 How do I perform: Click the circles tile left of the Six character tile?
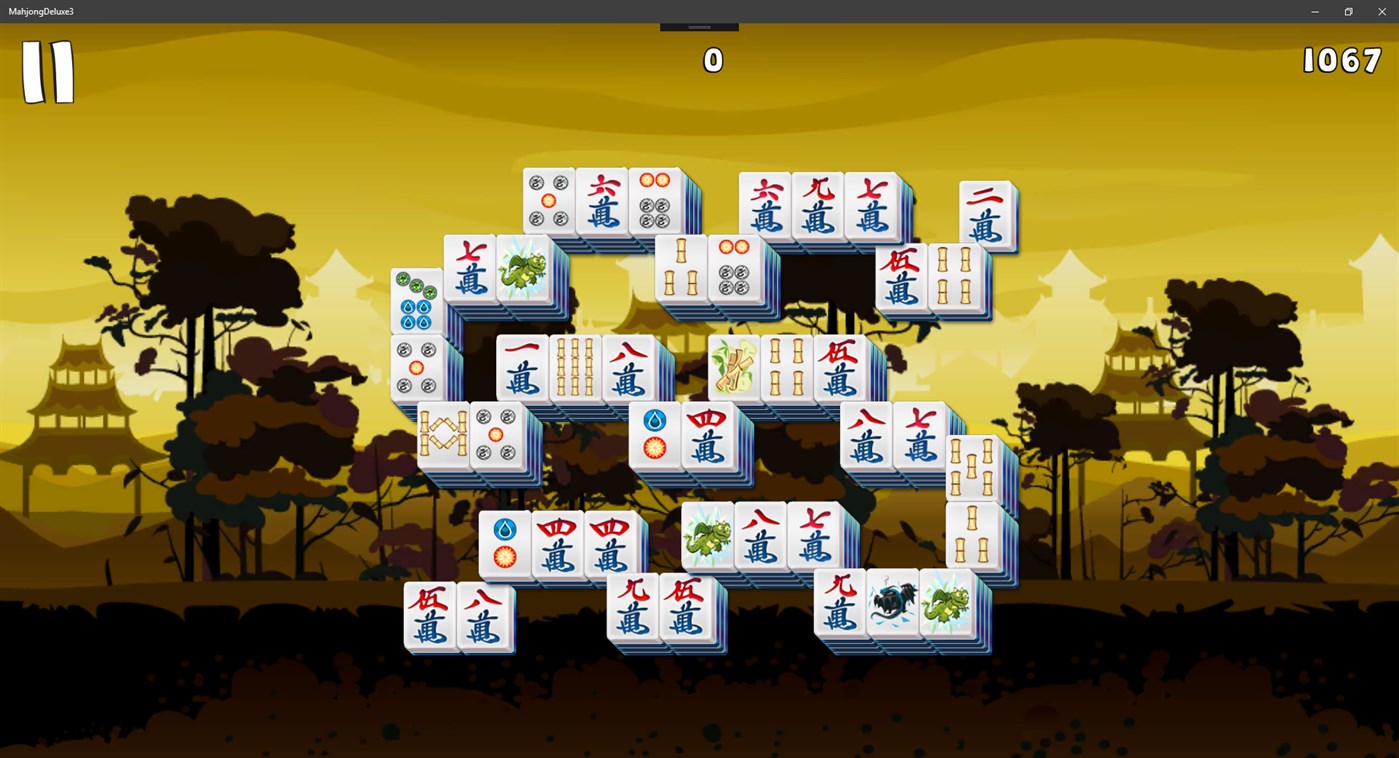(x=549, y=198)
